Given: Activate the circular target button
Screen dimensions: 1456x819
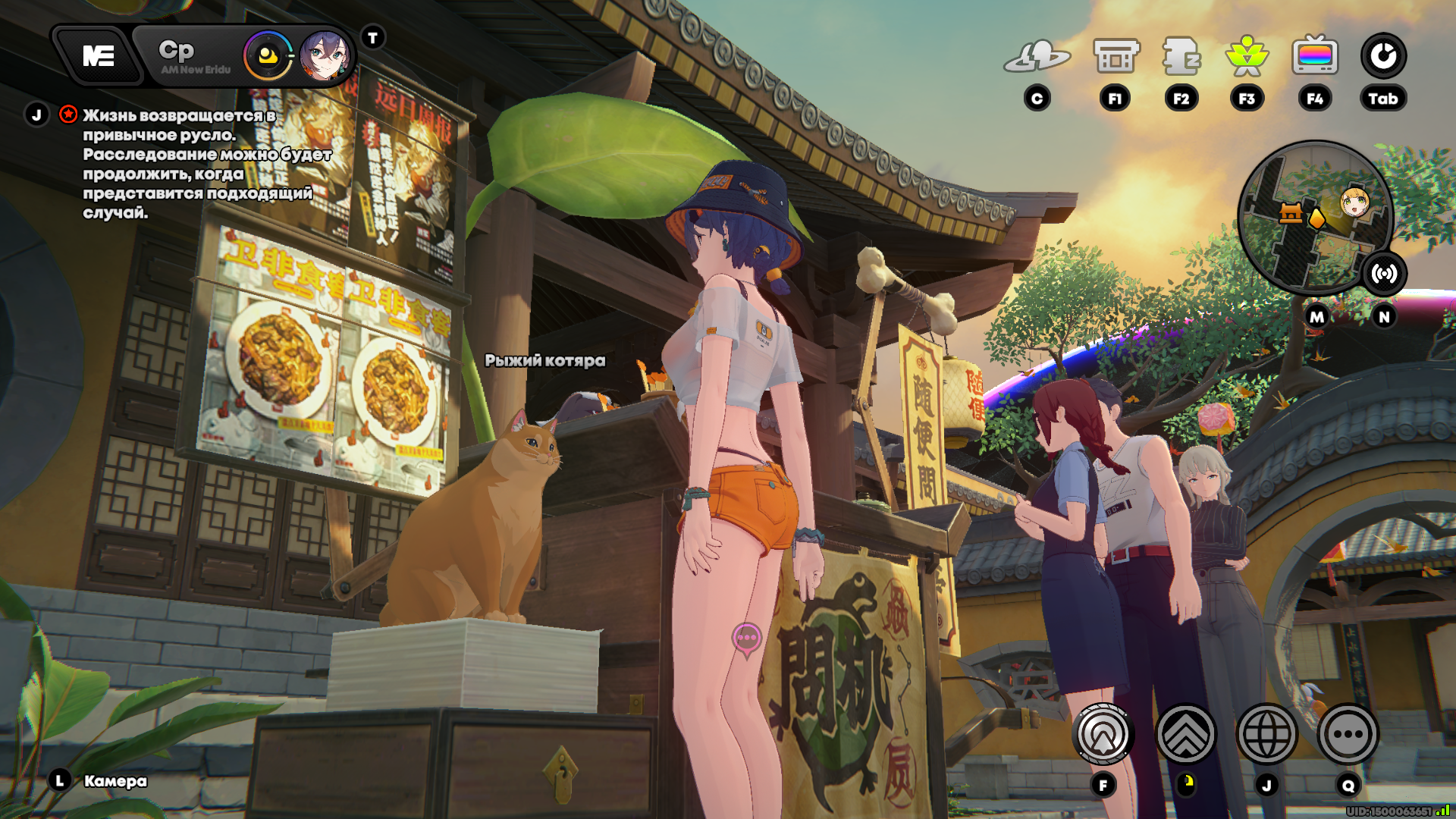Looking at the screenshot, I should (x=1103, y=734).
